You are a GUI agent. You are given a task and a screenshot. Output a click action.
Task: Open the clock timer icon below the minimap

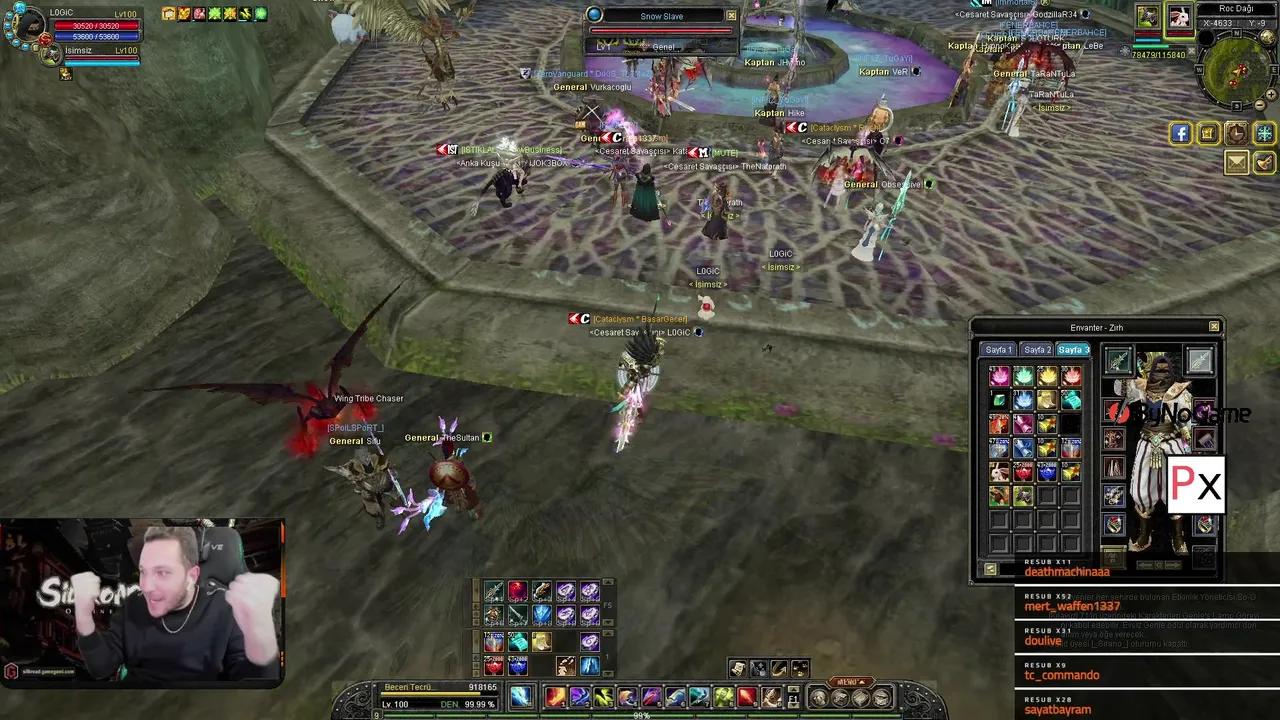click(1237, 134)
